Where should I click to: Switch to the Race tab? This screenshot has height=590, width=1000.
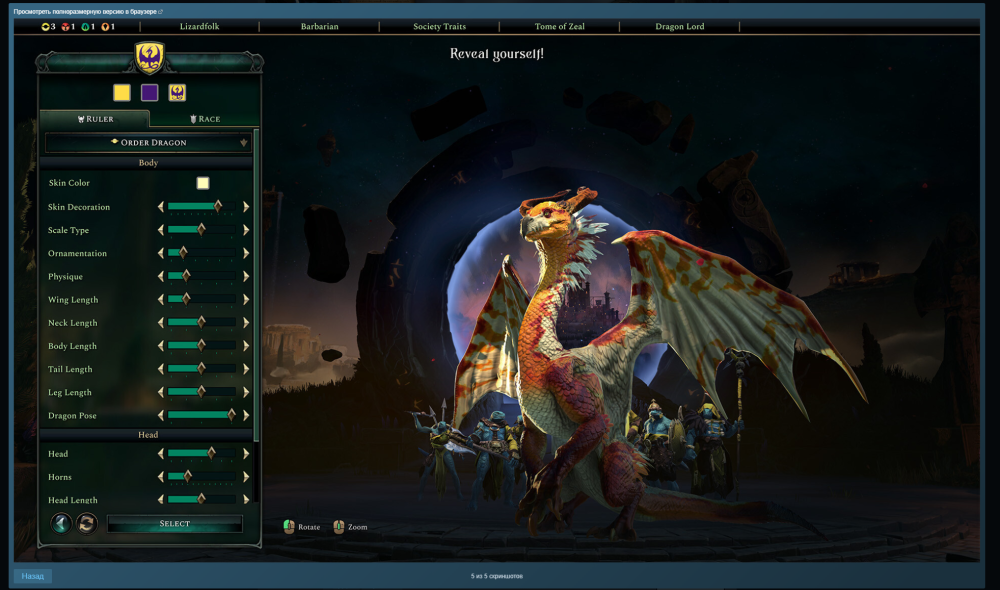205,119
